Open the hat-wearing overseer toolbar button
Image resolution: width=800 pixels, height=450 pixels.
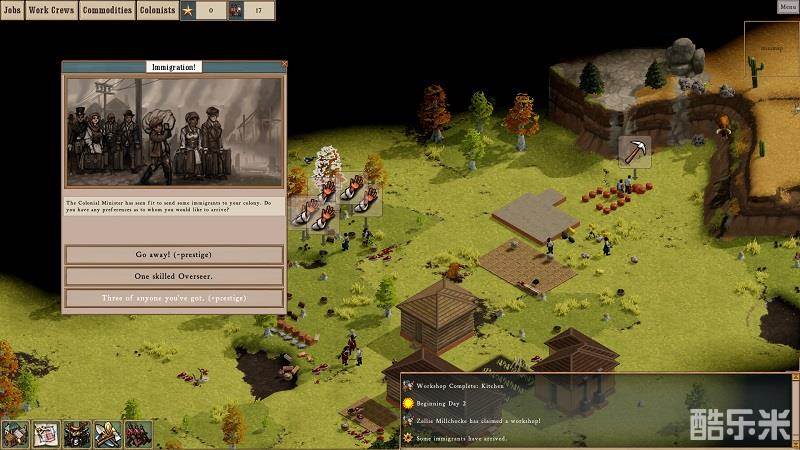76,435
